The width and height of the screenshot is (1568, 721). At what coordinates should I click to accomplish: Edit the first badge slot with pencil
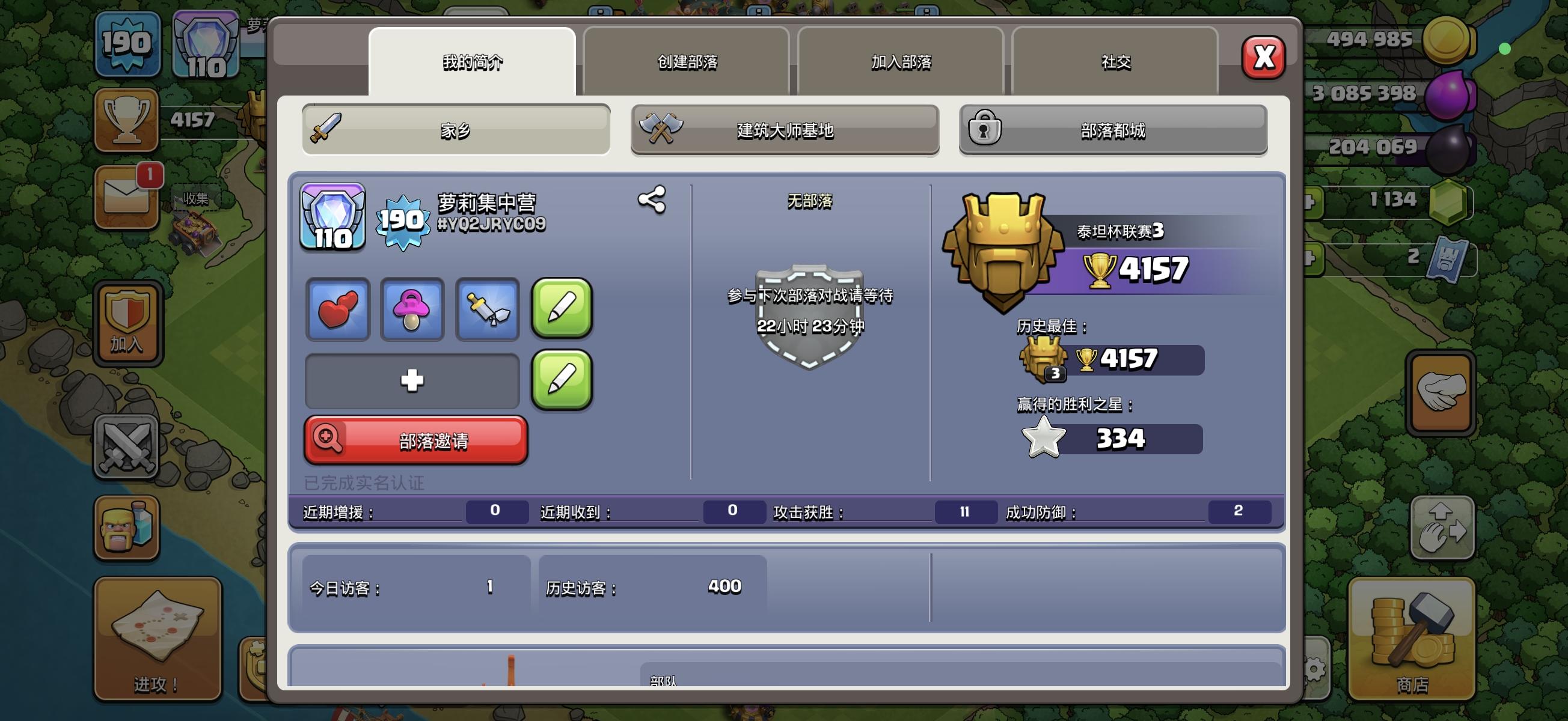[x=561, y=309]
